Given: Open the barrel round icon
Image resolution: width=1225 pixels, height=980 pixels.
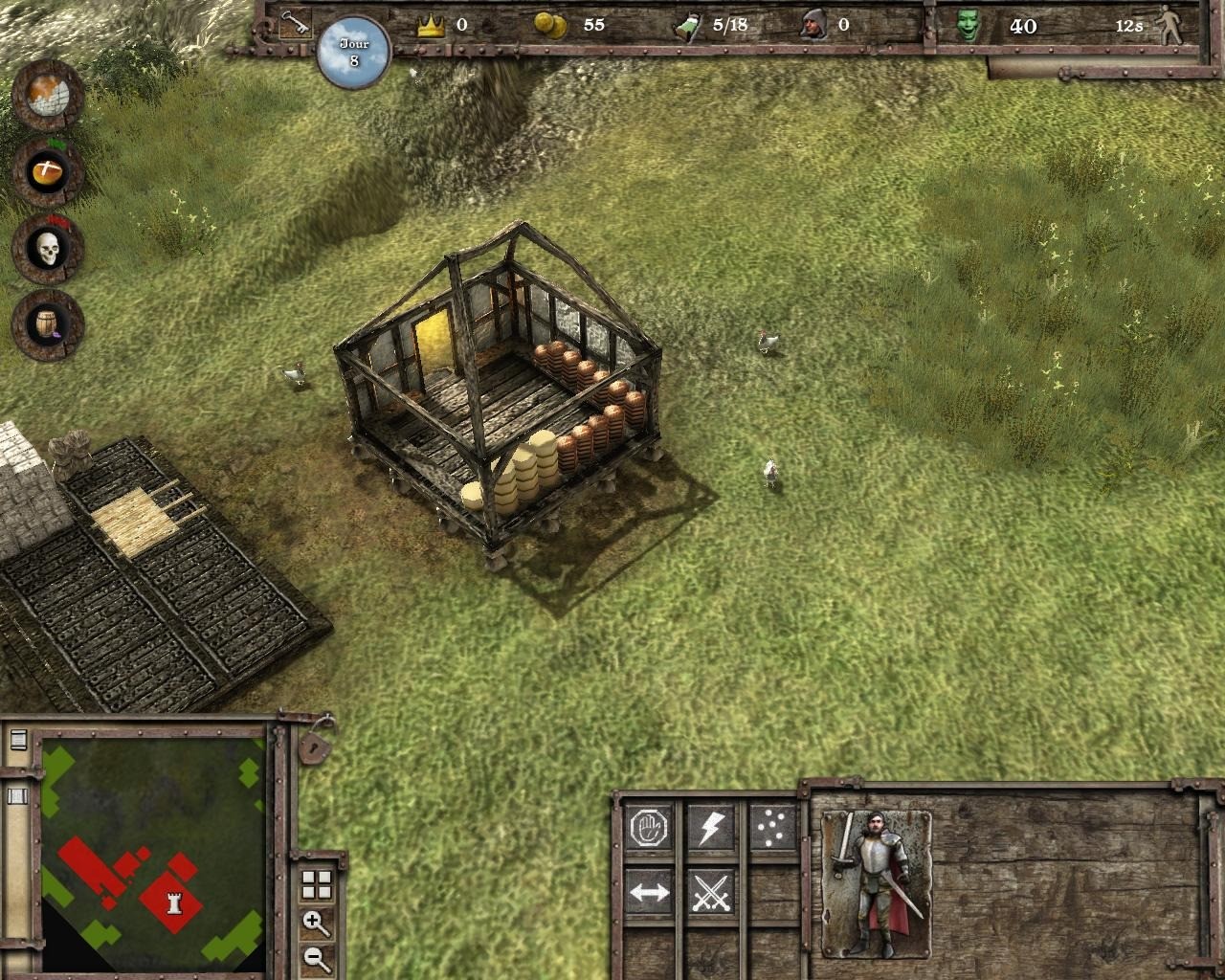Looking at the screenshot, I should 48,325.
